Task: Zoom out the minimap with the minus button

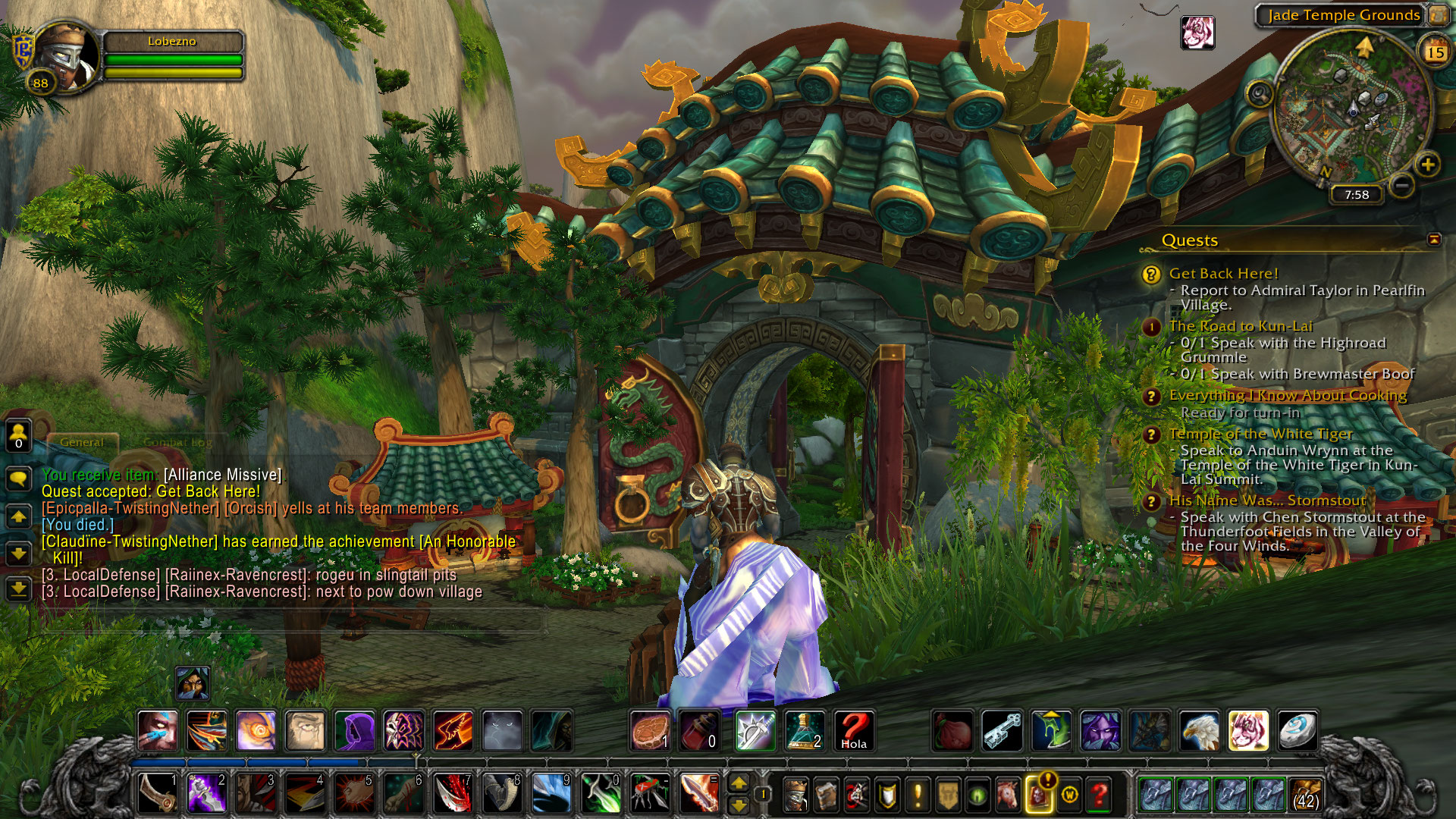Action: click(1402, 184)
